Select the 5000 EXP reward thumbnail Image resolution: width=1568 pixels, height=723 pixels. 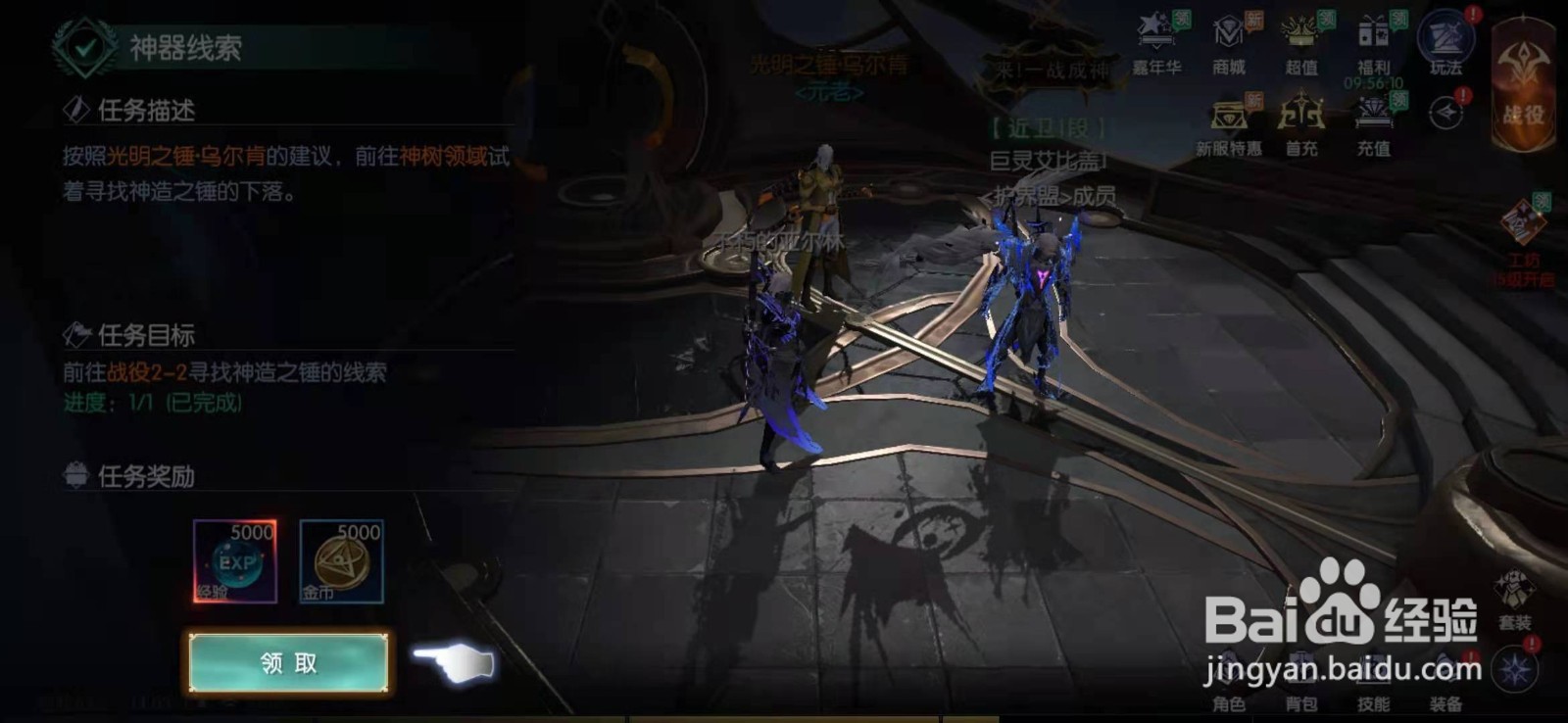pyautogui.click(x=232, y=560)
